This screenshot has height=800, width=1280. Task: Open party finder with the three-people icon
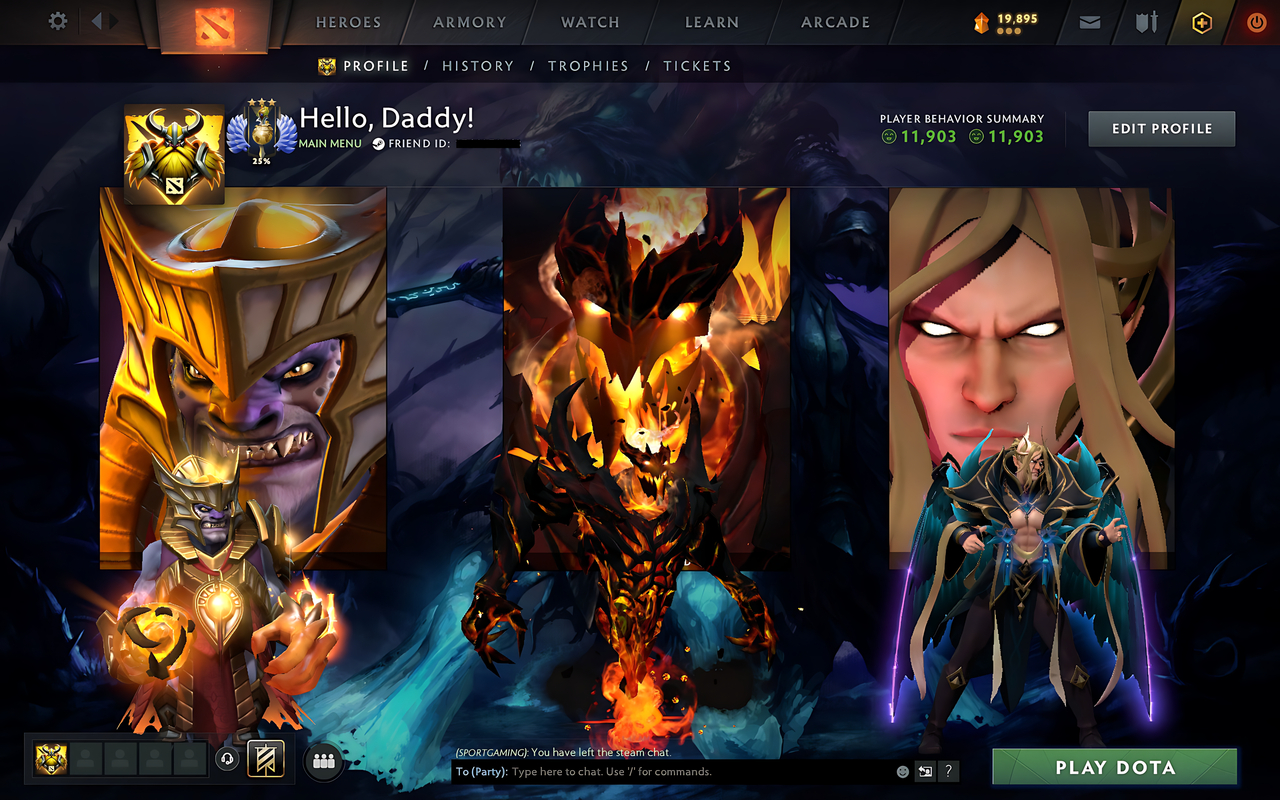(x=322, y=760)
